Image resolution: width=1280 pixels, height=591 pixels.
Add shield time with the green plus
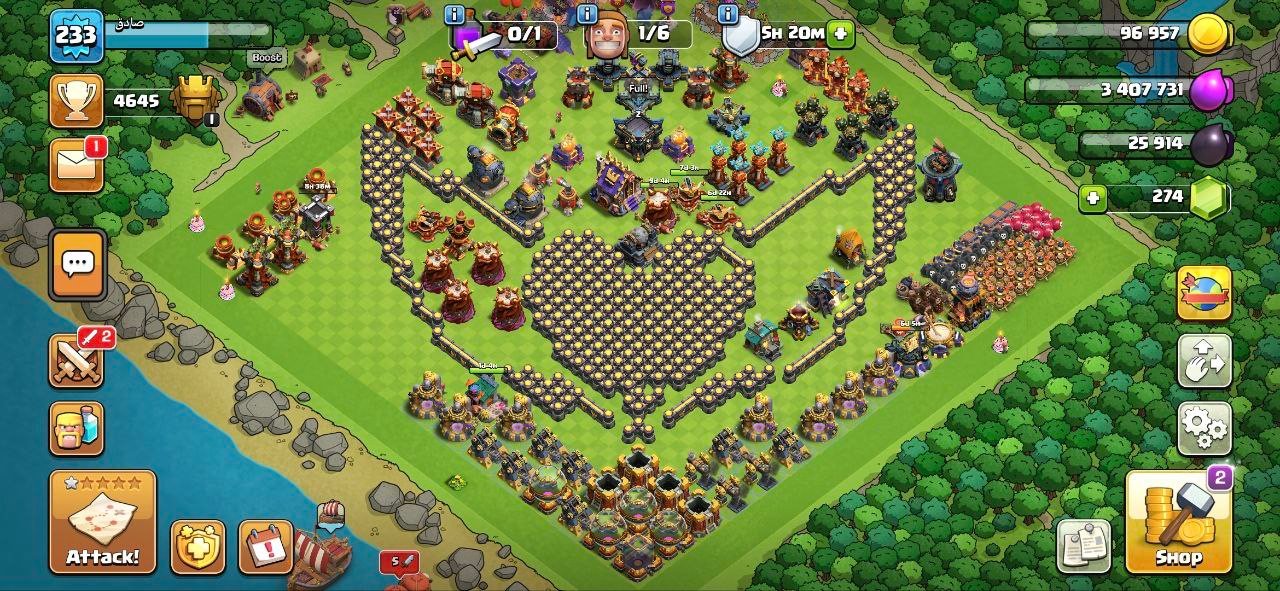point(840,33)
